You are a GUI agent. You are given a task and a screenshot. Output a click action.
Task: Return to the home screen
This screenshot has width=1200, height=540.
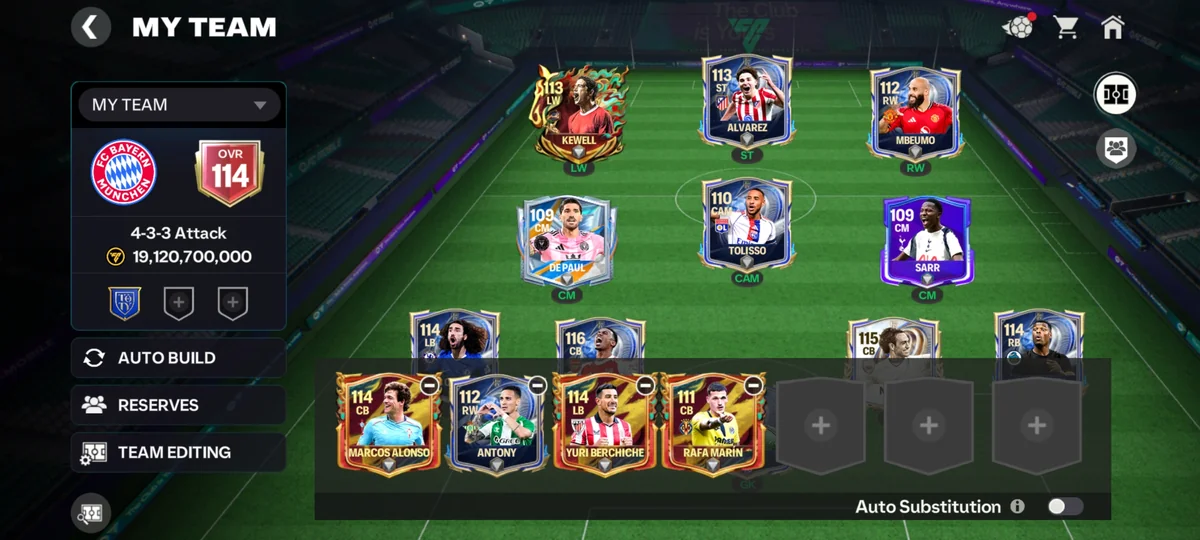coord(1112,27)
